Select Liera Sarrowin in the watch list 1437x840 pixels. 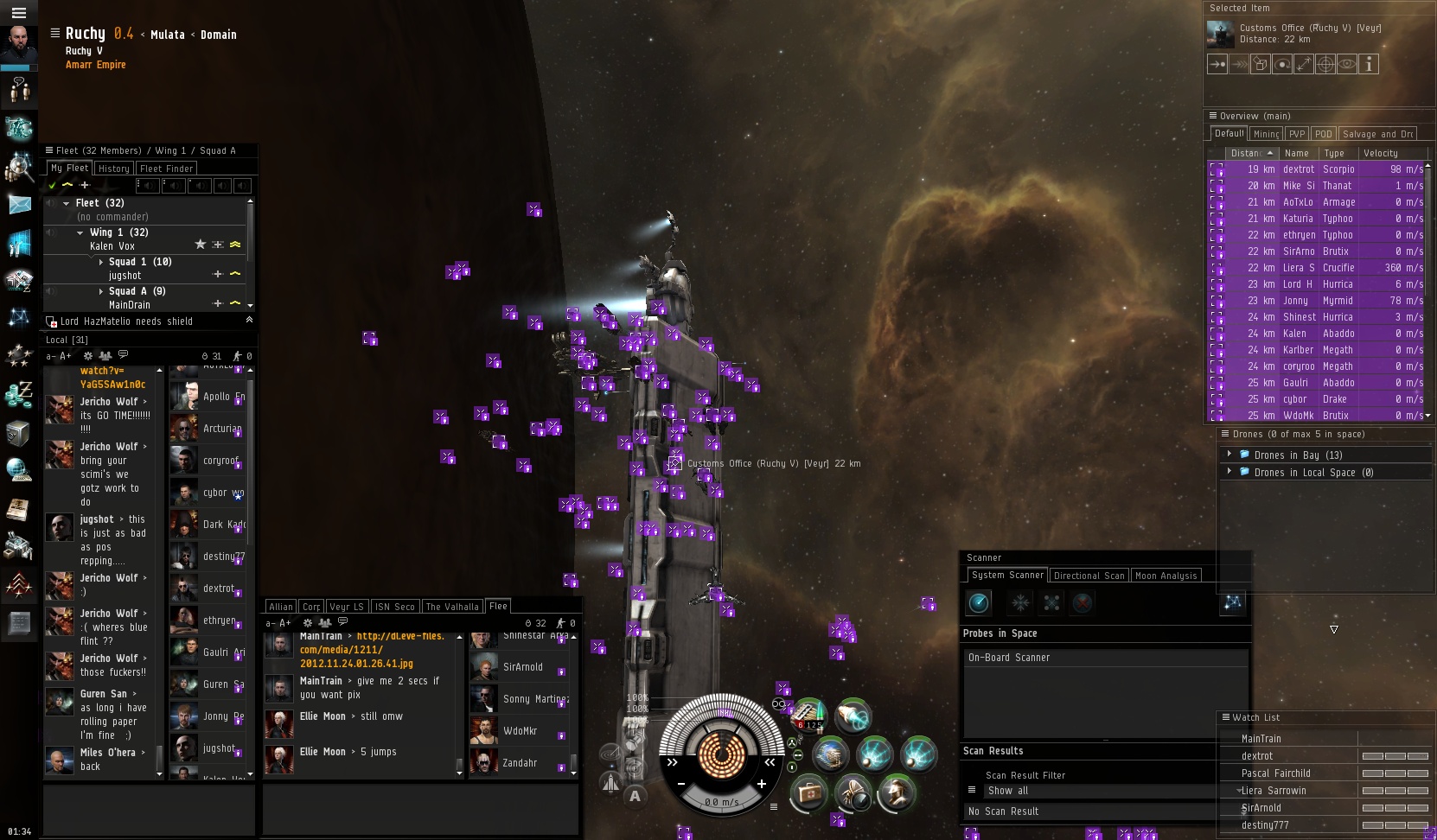pos(1274,791)
